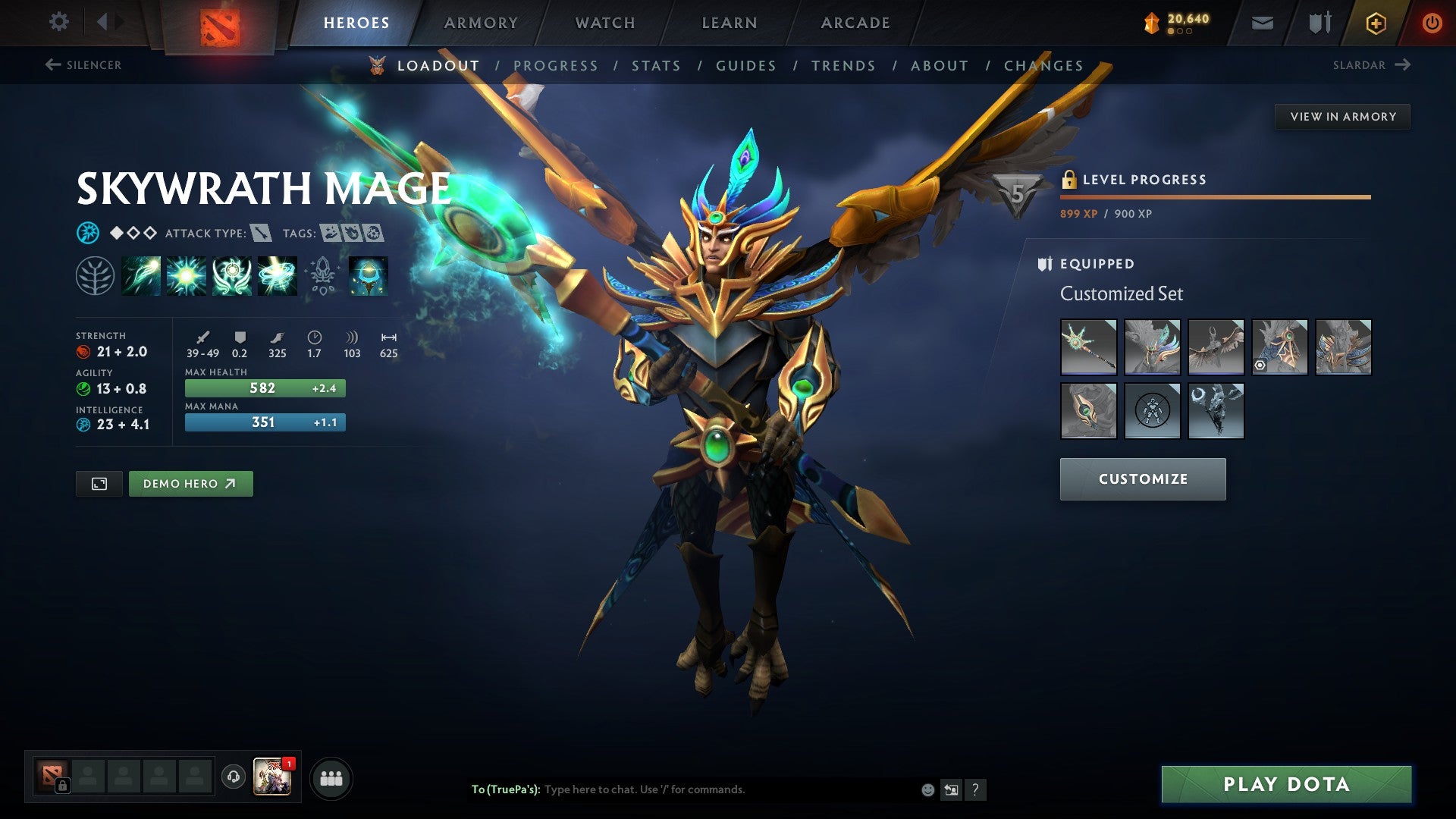
Task: Open the armory shield and sword icon
Action: 1318,22
